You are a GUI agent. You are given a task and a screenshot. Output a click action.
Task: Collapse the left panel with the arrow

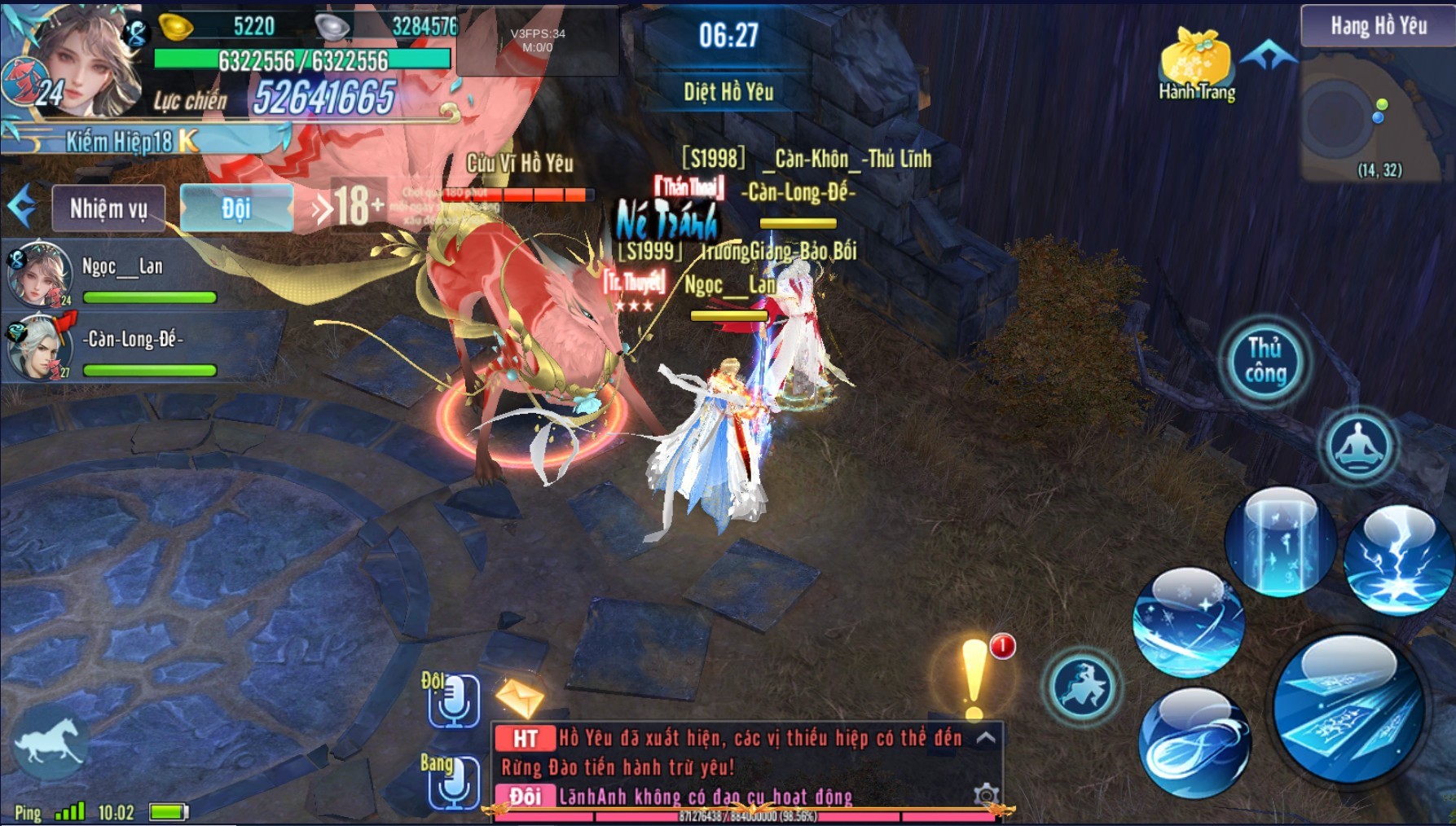pyautogui.click(x=22, y=207)
